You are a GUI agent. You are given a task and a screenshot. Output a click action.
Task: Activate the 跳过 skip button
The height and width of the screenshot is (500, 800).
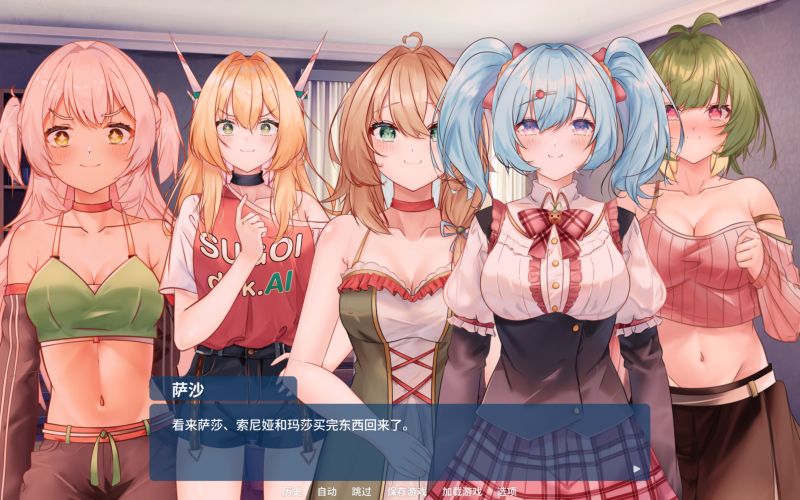click(362, 491)
